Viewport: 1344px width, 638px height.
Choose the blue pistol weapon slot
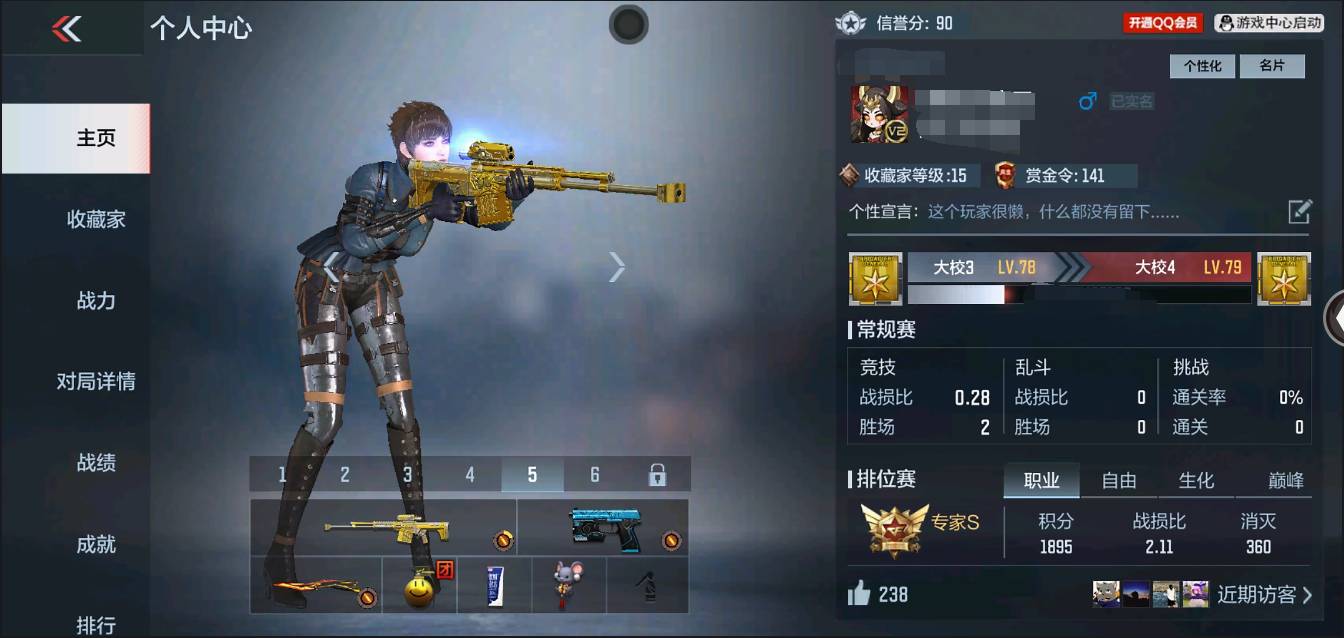coord(603,528)
